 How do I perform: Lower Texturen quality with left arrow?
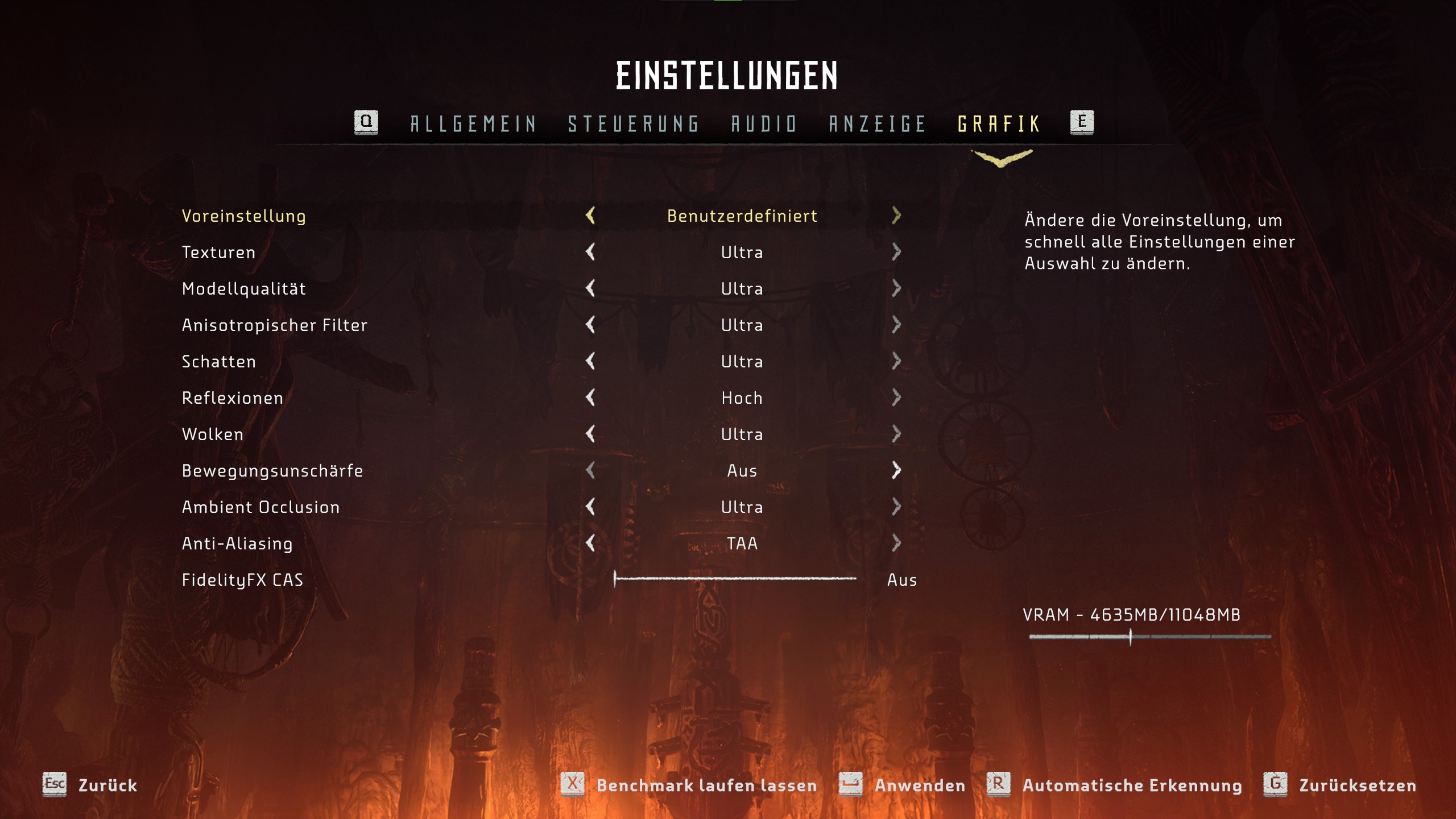coord(590,252)
